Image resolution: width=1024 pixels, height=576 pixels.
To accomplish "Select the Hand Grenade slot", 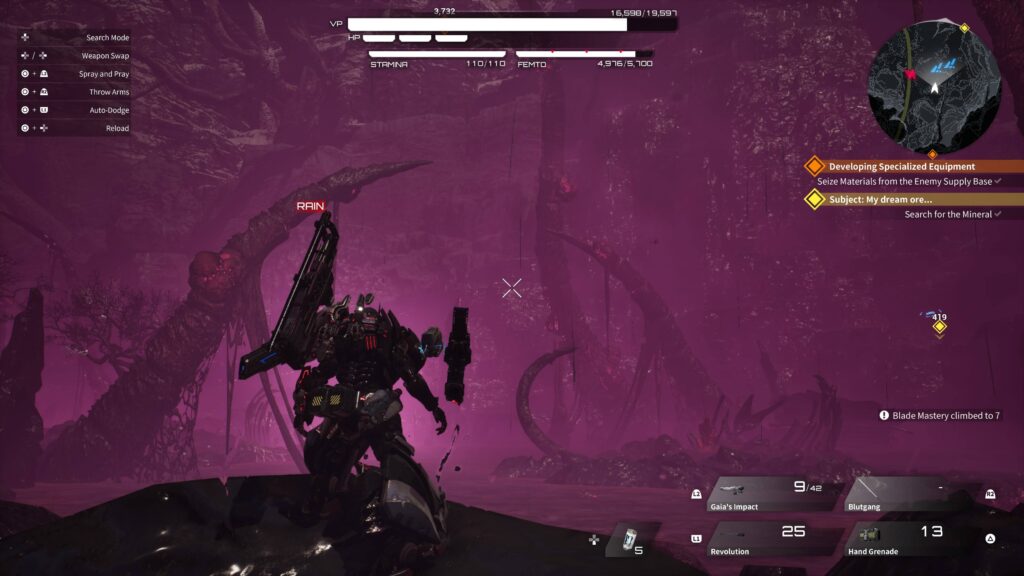I will [910, 539].
